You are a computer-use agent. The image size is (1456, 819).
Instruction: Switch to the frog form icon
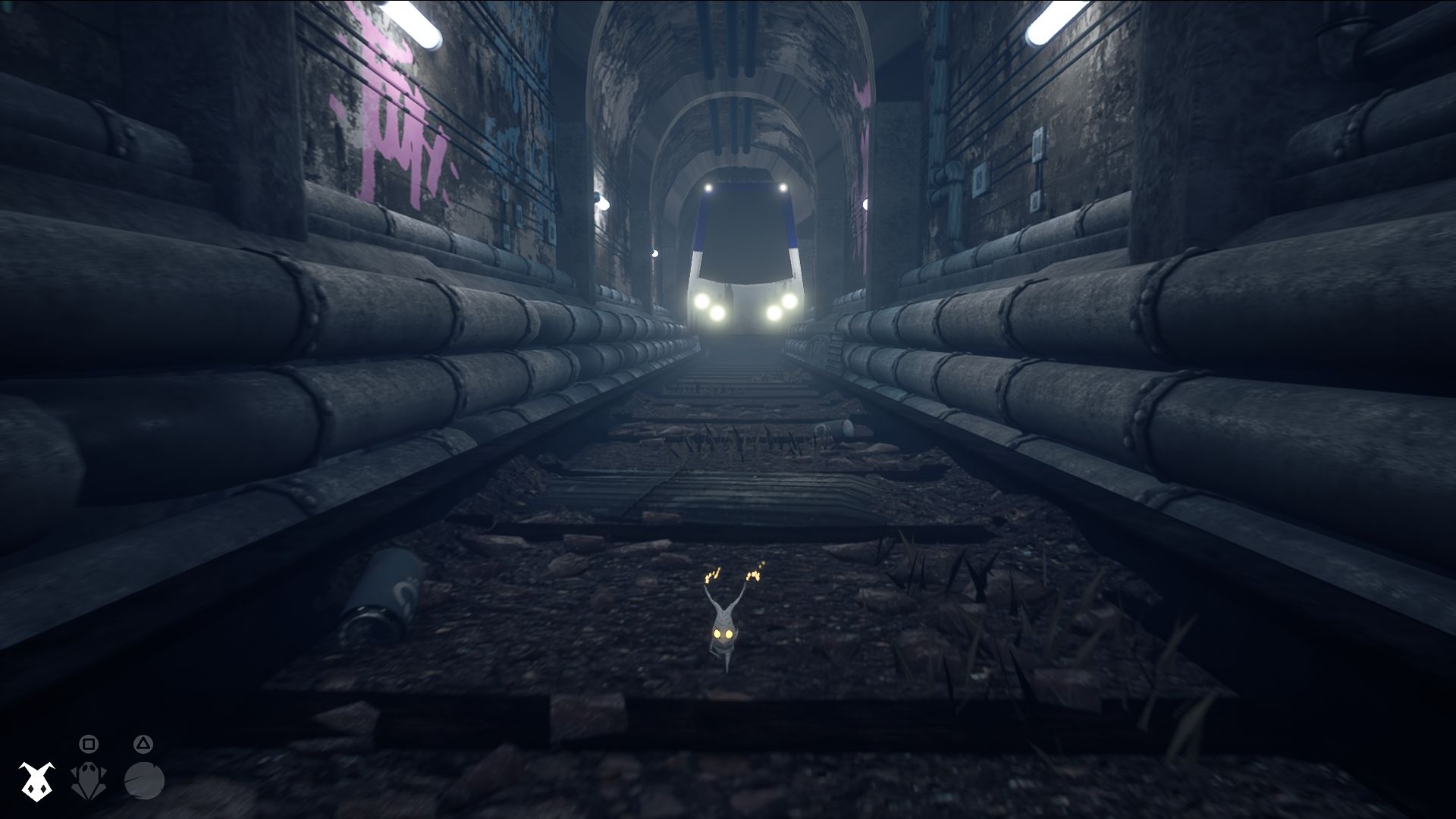coord(88,781)
